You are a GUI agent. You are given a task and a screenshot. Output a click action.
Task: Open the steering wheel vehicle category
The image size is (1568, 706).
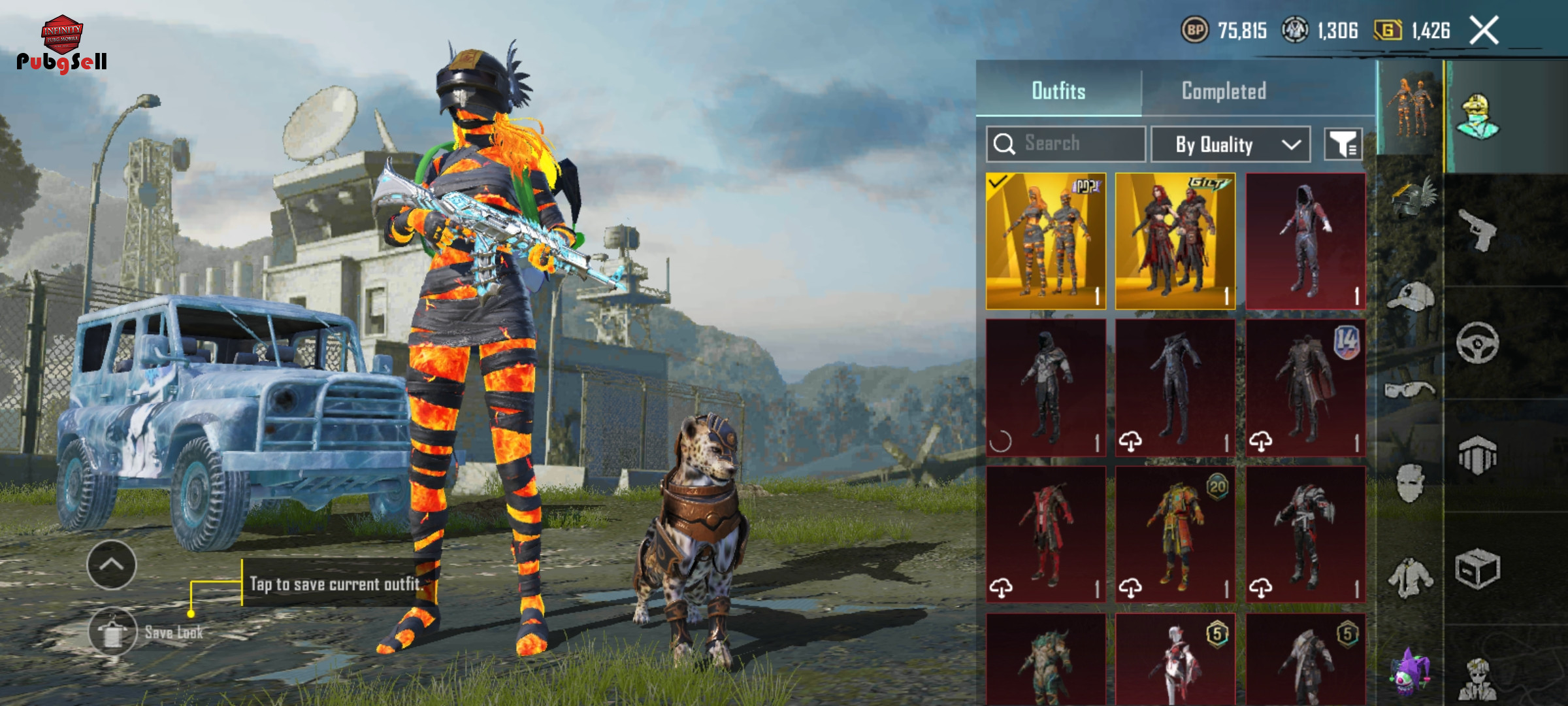click(x=1477, y=343)
